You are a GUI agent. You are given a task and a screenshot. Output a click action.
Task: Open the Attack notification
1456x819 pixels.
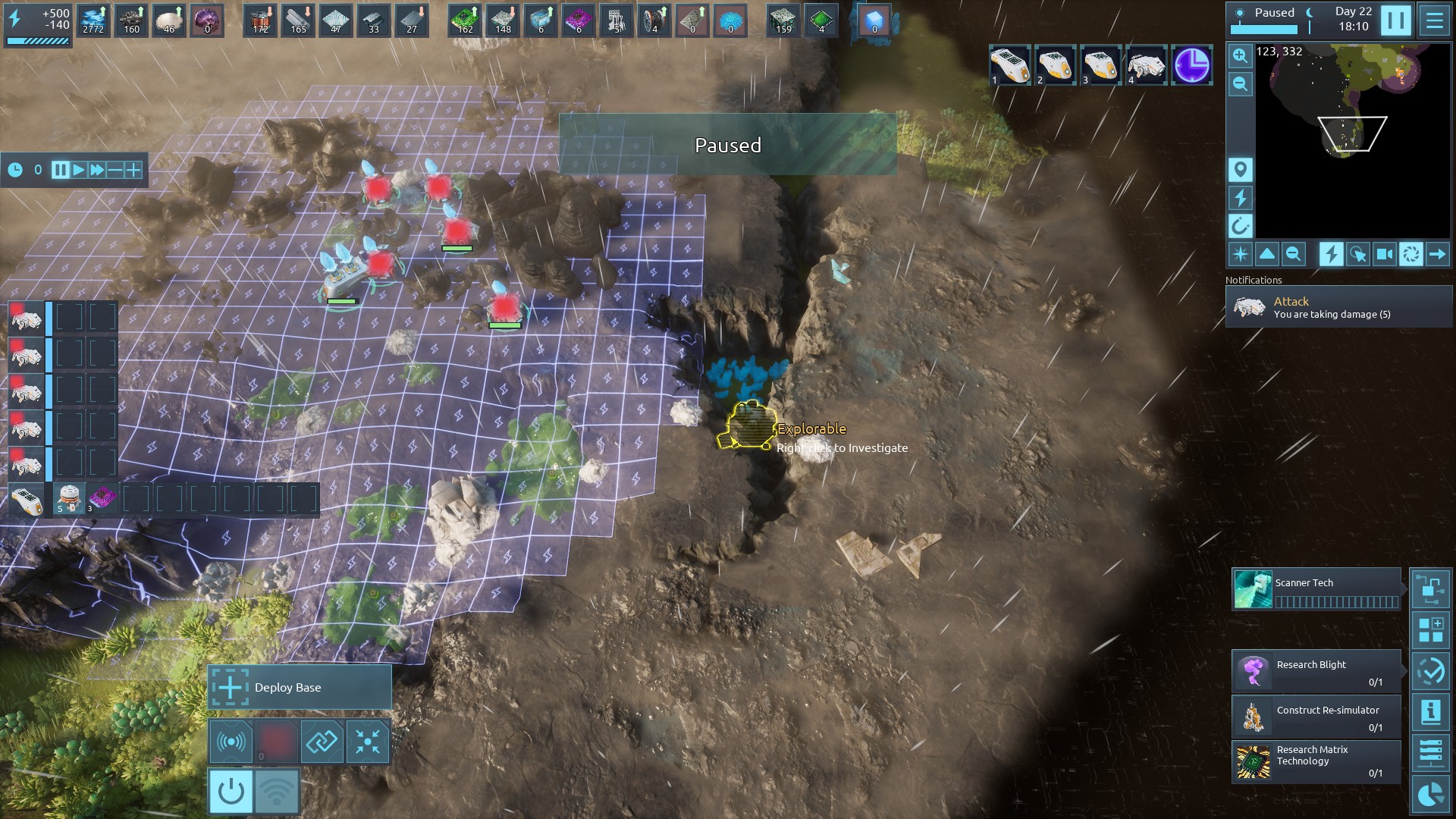[1338, 307]
